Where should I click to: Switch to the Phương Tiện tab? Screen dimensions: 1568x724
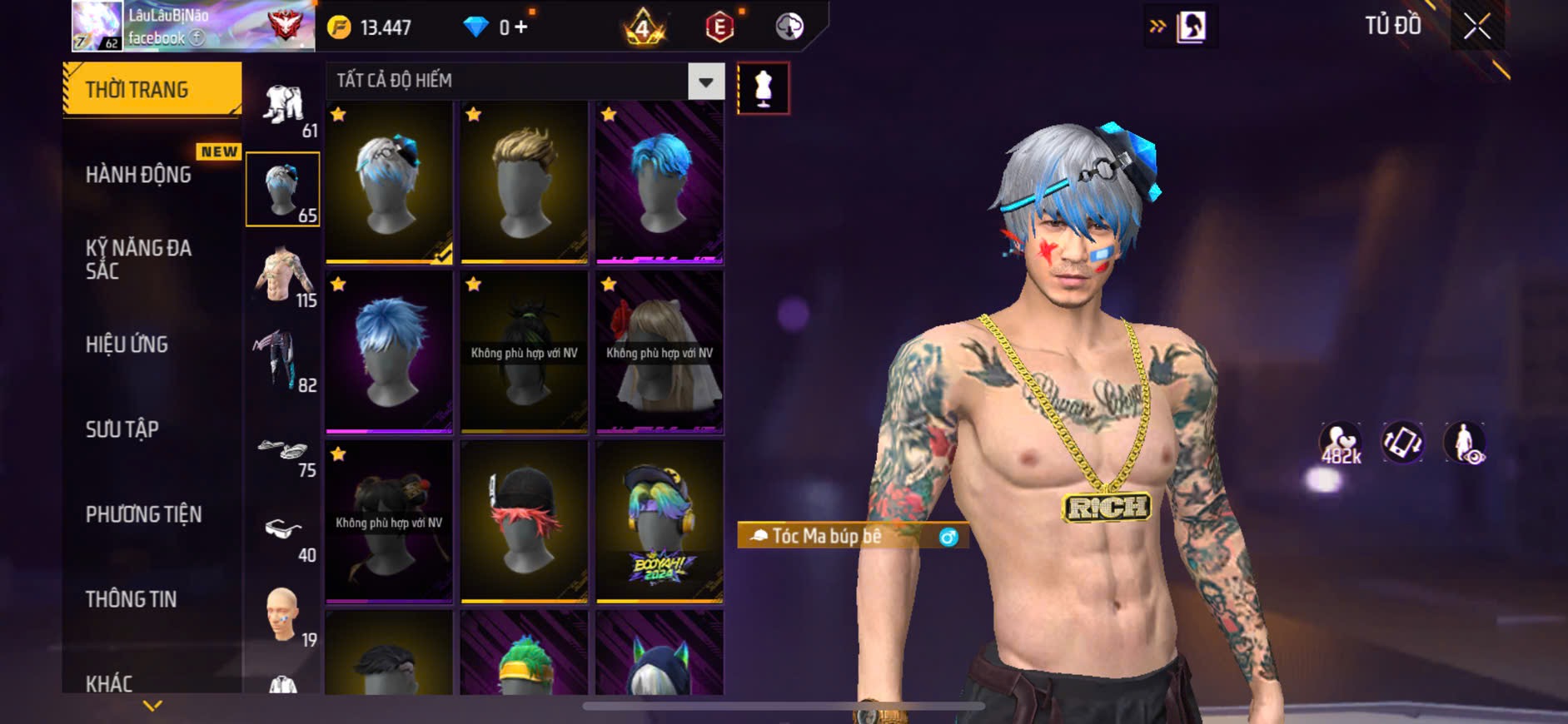144,514
